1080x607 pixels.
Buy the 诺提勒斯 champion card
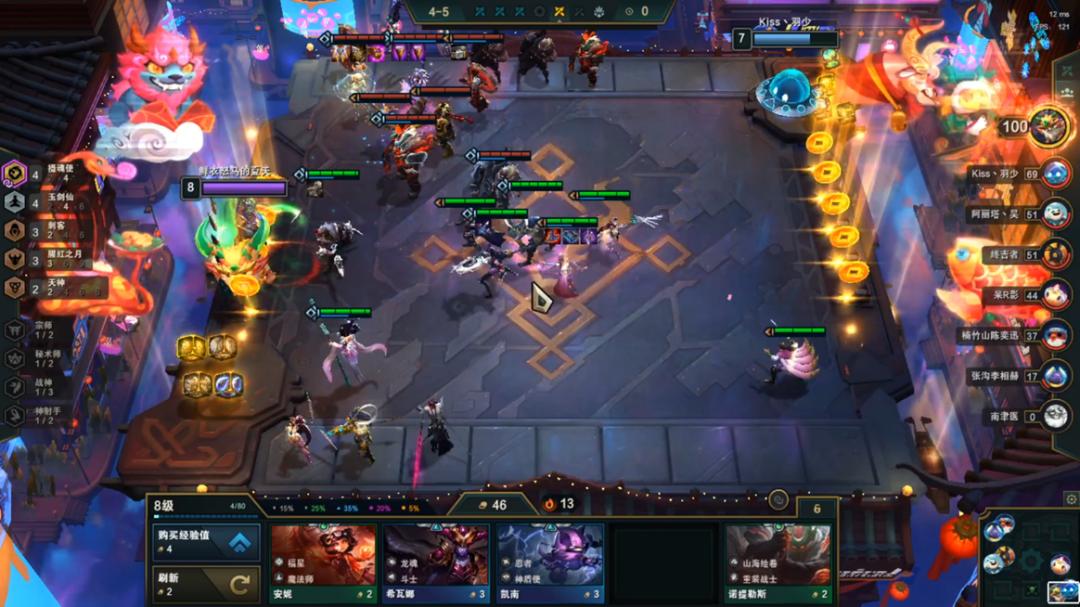(x=779, y=563)
